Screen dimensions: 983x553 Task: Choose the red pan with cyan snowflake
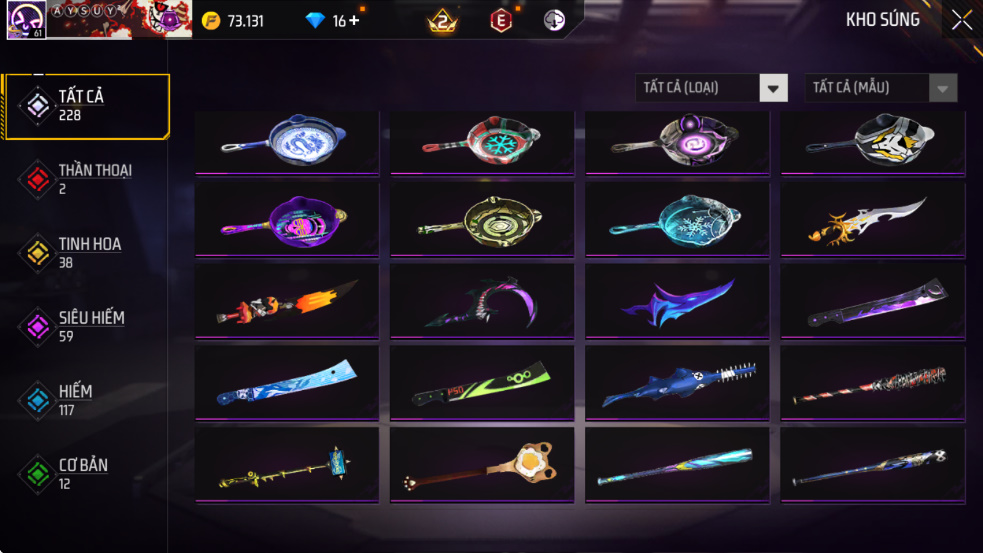click(482, 143)
